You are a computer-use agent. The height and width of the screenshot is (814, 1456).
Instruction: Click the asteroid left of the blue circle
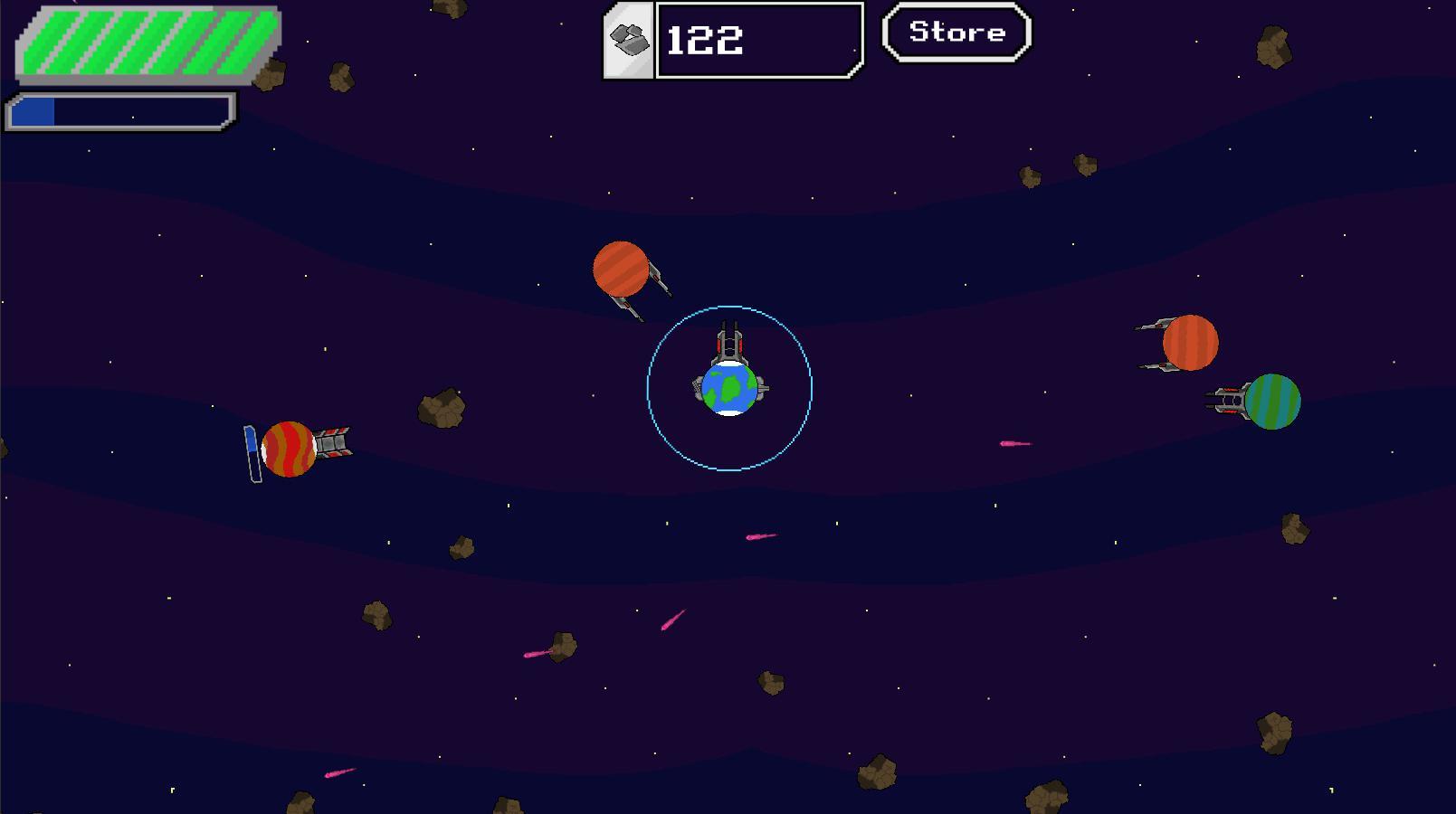(441, 407)
